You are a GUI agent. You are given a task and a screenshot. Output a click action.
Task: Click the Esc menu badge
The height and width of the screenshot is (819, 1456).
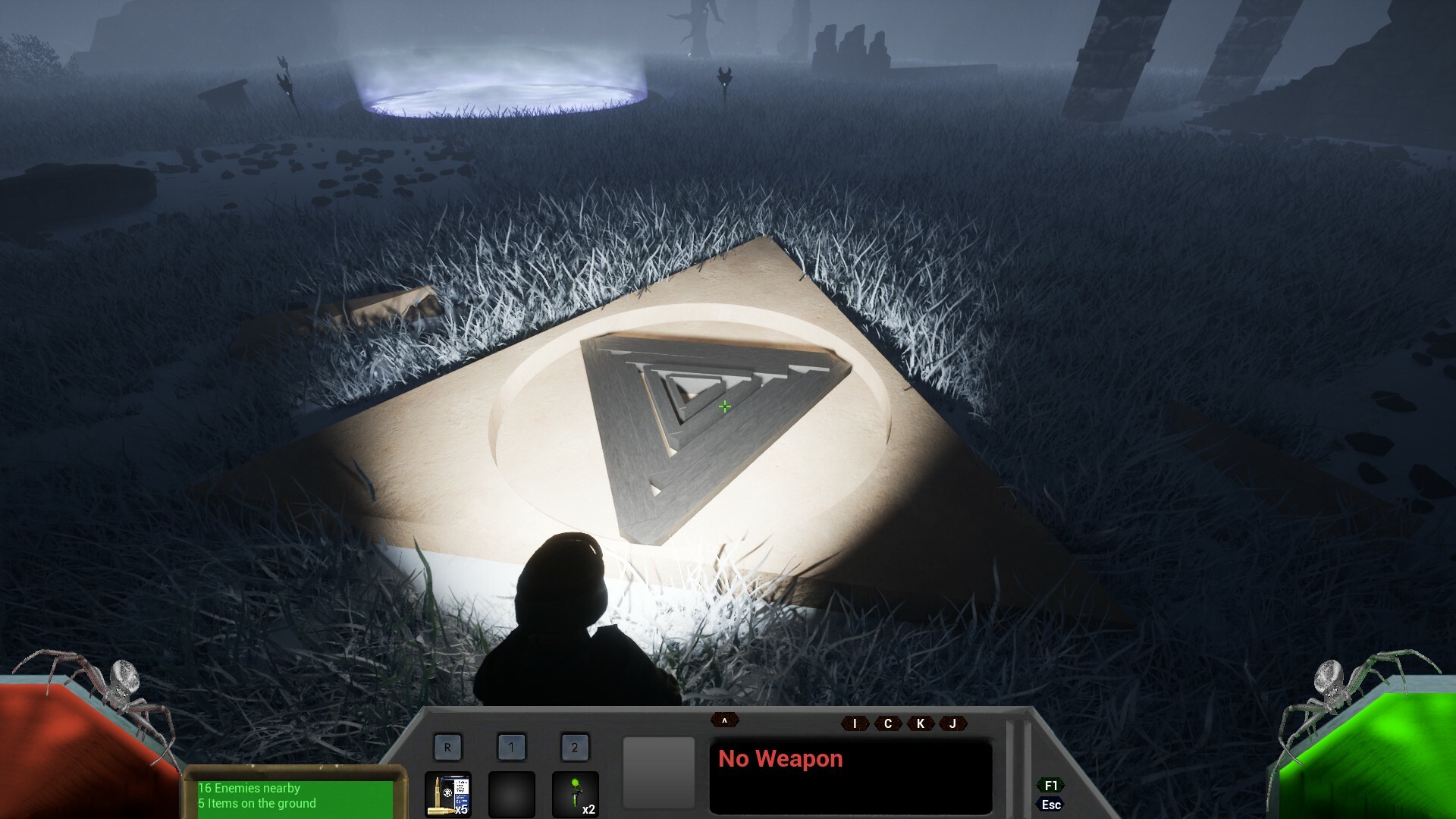point(1050,805)
